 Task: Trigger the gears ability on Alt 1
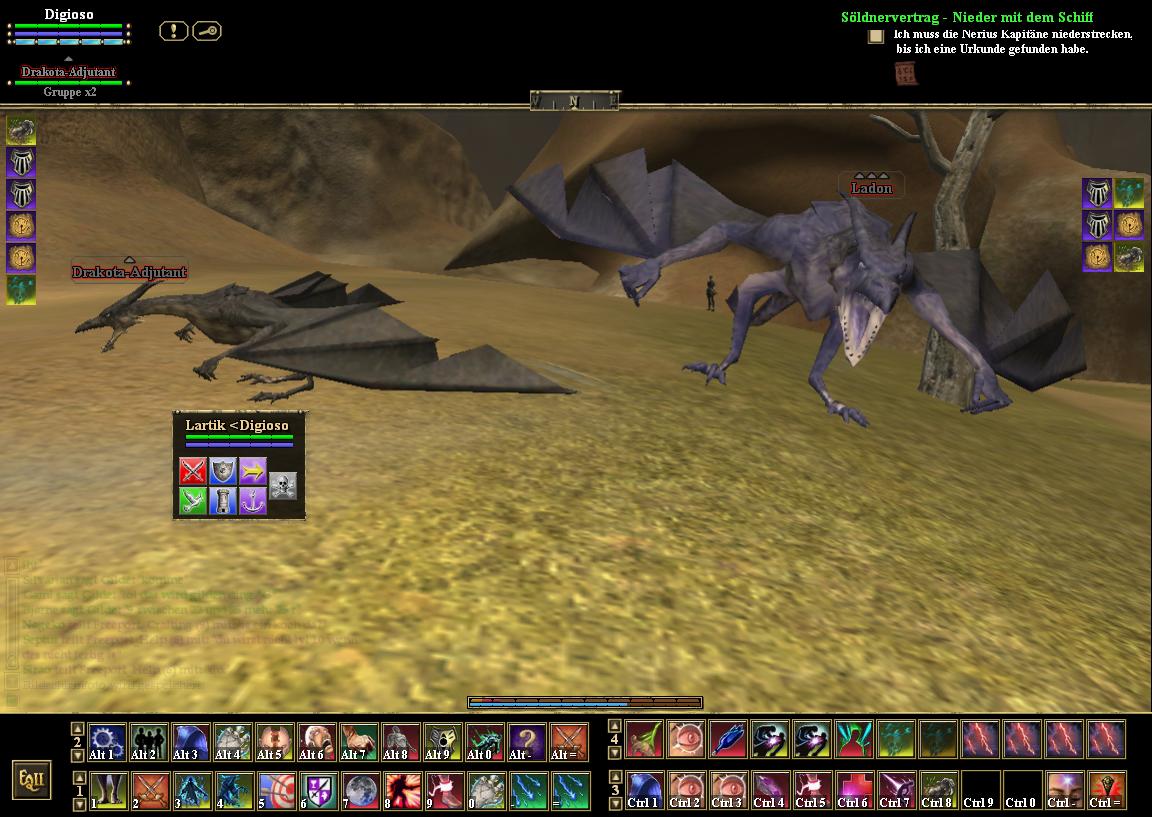[x=108, y=742]
